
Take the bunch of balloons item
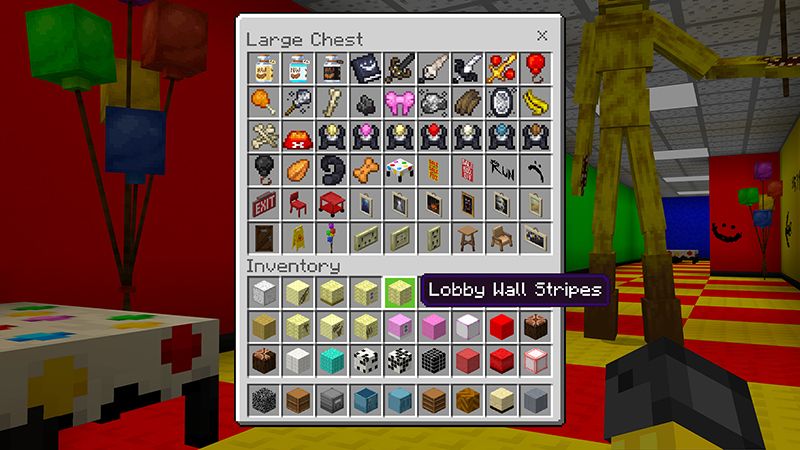(x=332, y=237)
